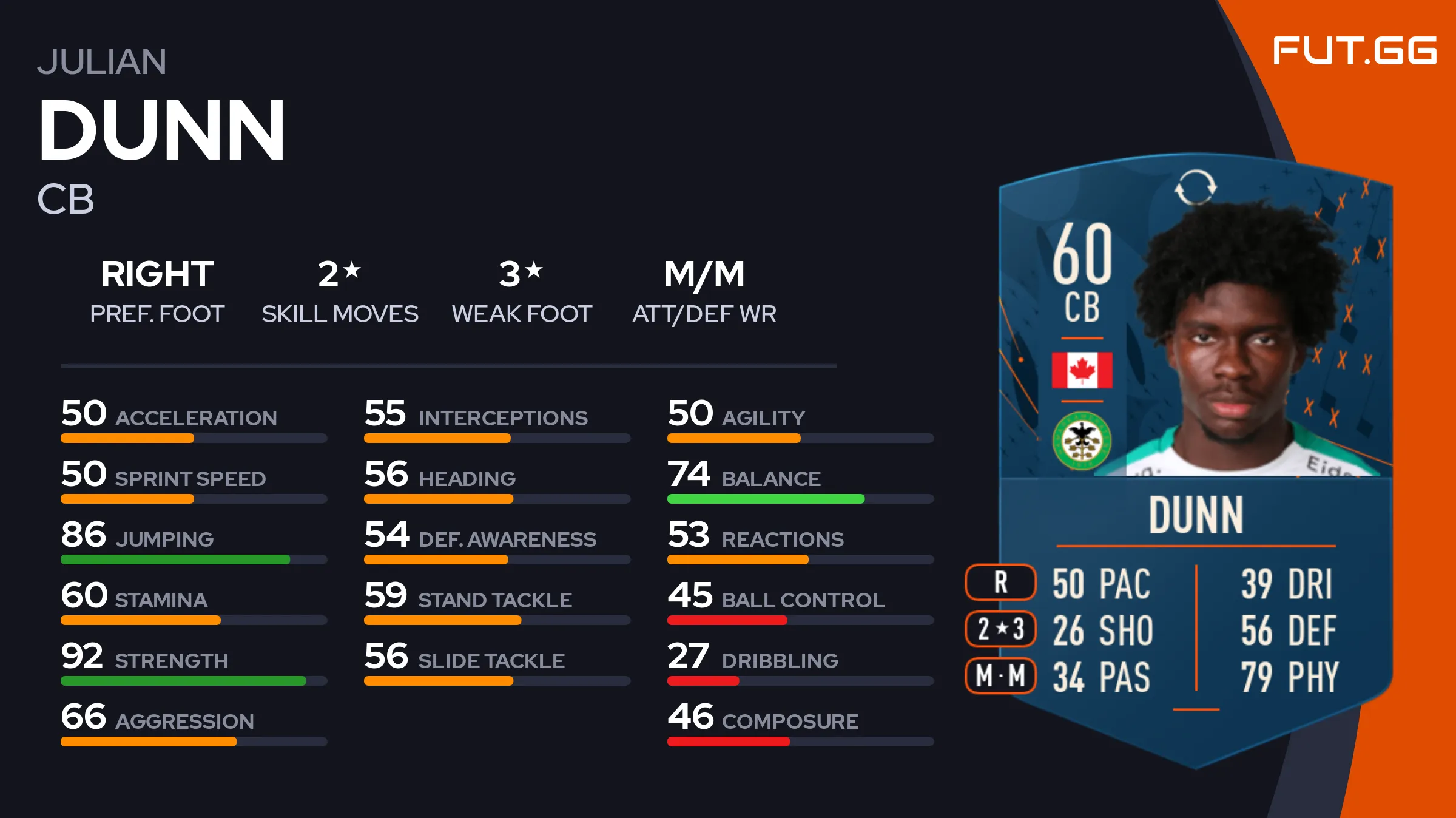Click the FUT.GG logo
This screenshot has height=818, width=1456.
coord(1354,50)
